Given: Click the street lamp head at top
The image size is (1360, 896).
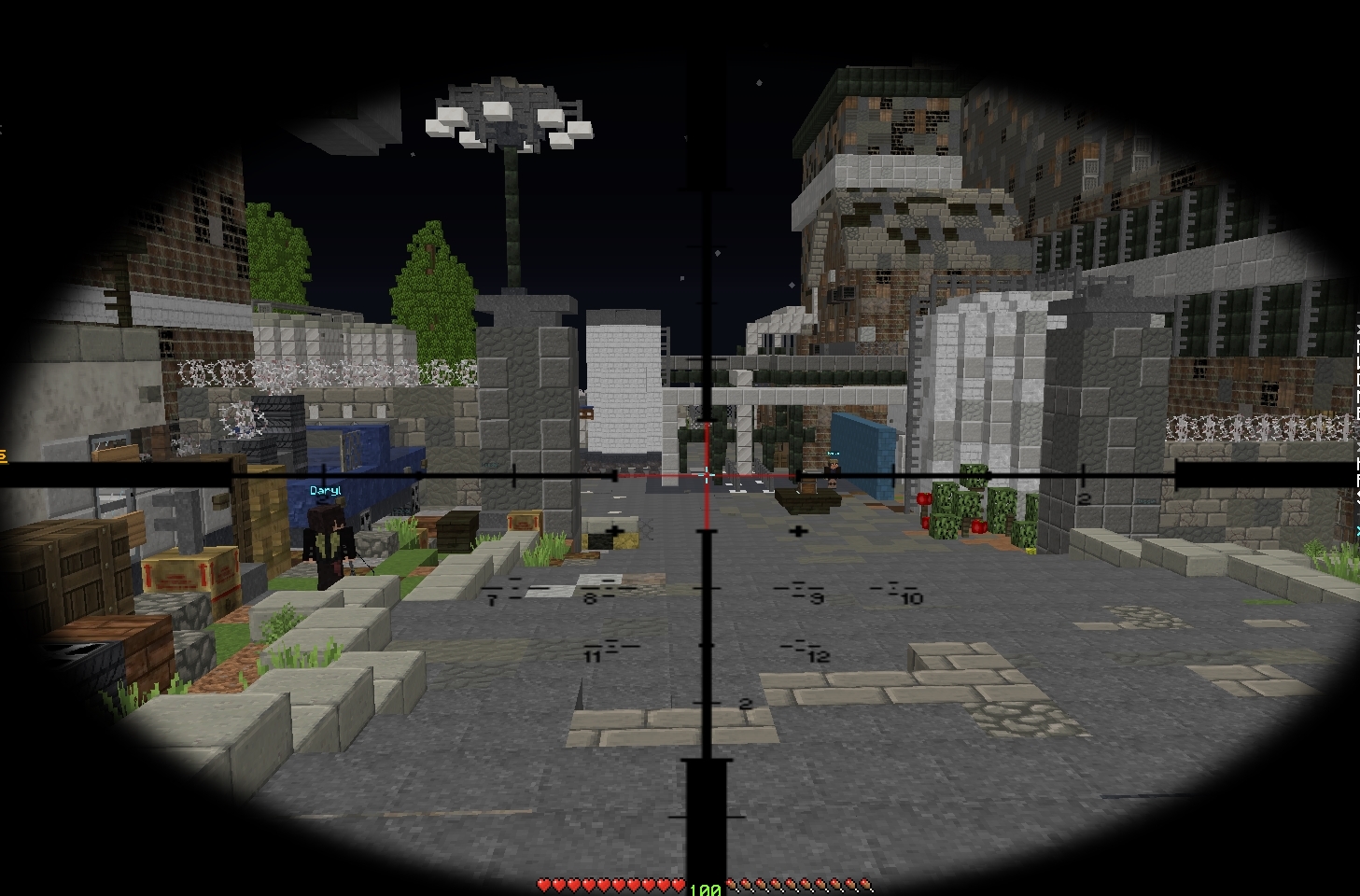Looking at the screenshot, I should 508,119.
